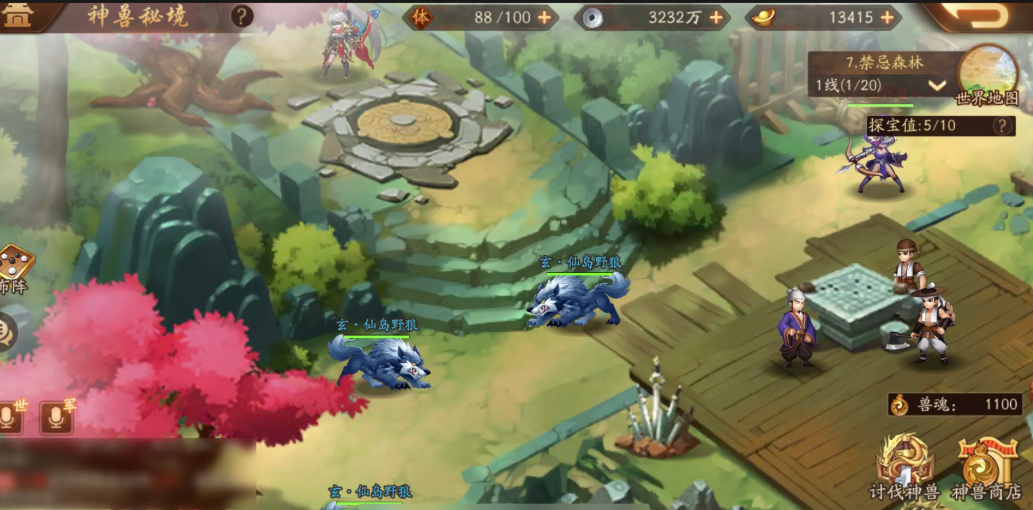Enter the 神兽商店 beast shop
The image size is (1033, 510).
[986, 468]
